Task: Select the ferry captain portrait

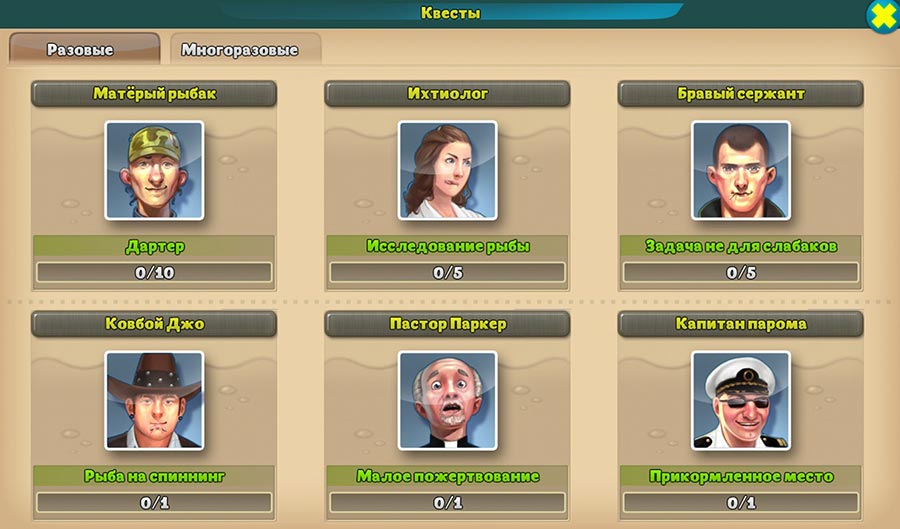Action: click(740, 399)
